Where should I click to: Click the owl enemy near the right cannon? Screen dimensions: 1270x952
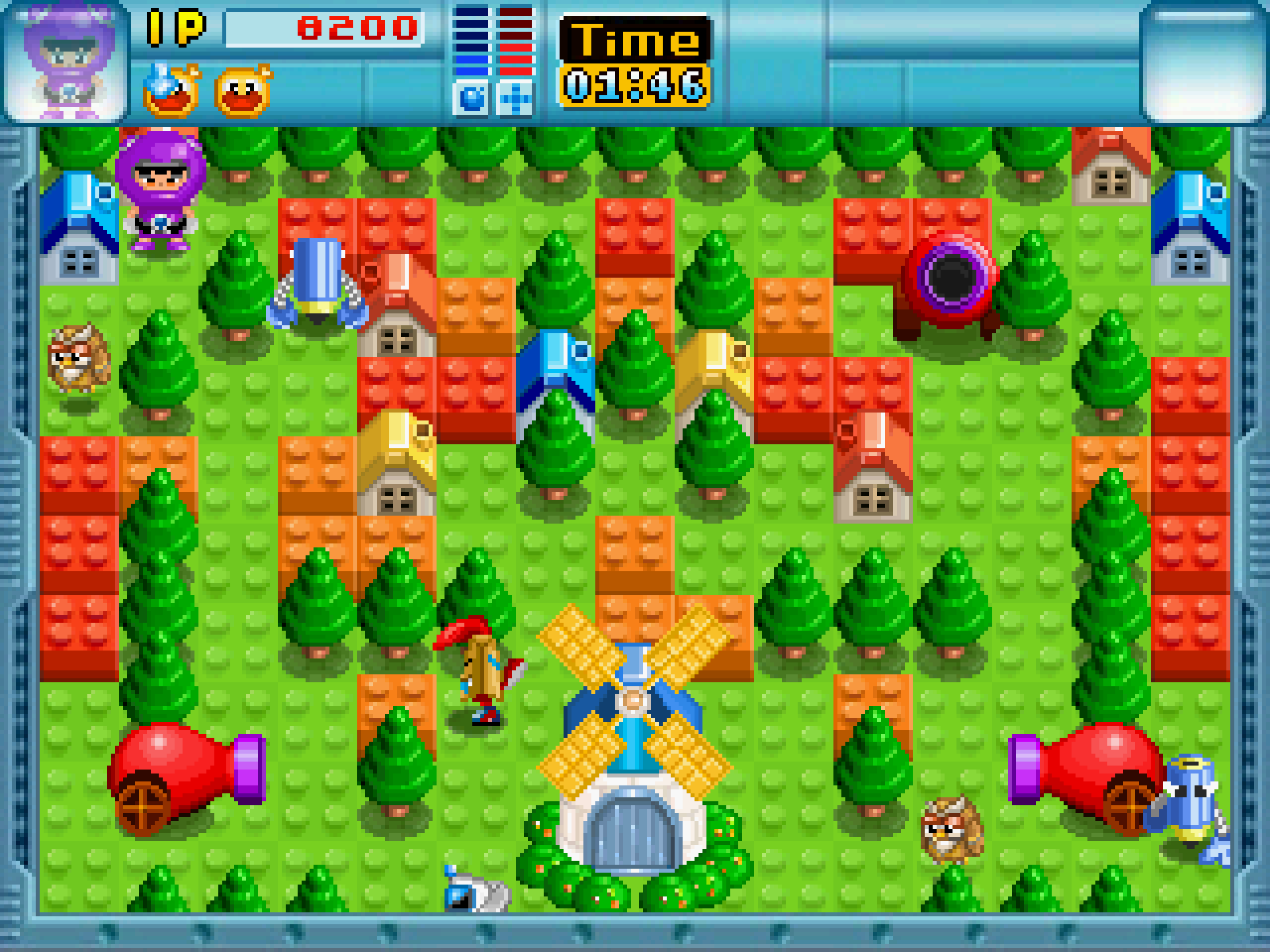[952, 830]
